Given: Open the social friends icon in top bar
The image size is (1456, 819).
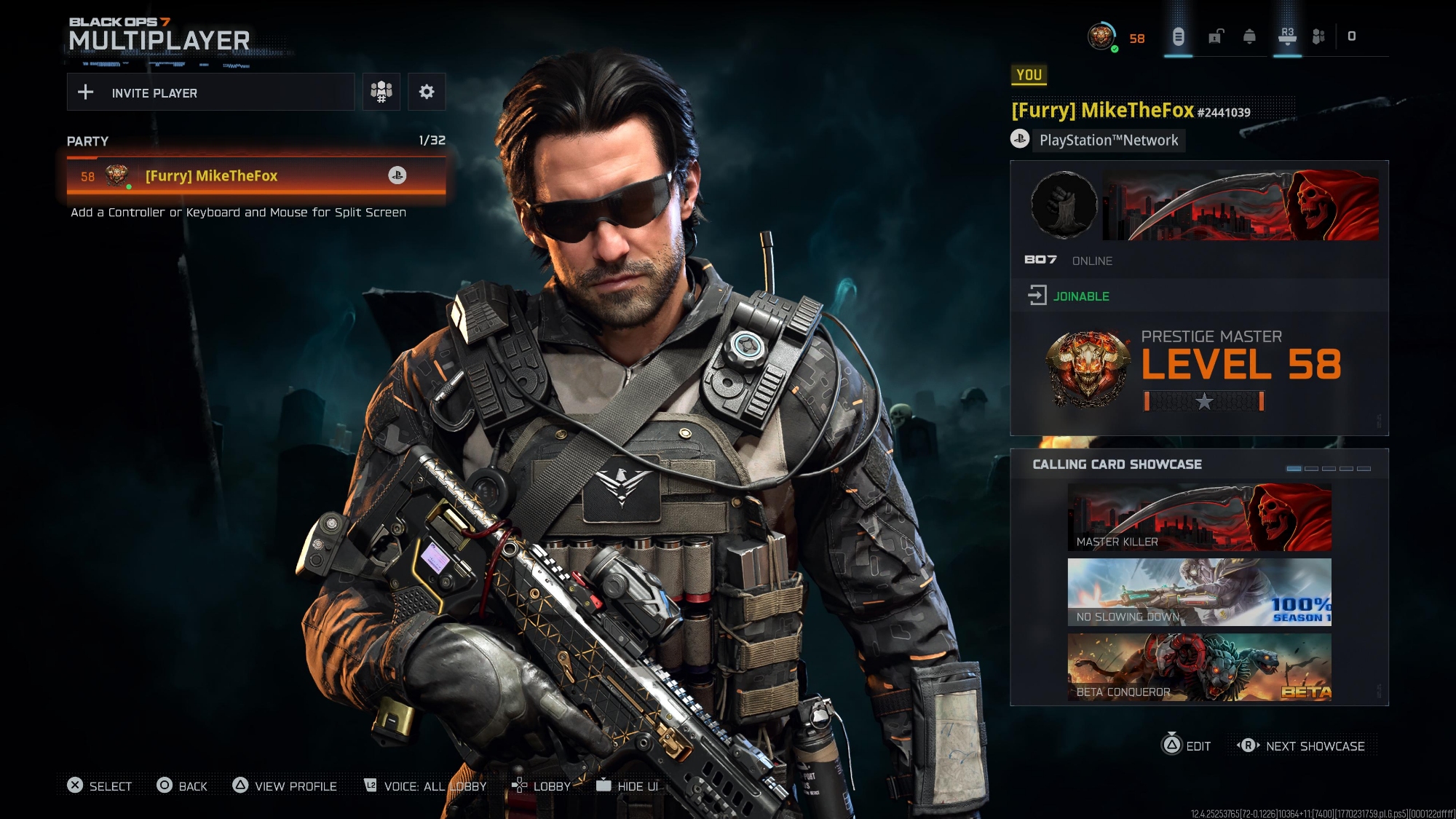Looking at the screenshot, I should click(1318, 36).
